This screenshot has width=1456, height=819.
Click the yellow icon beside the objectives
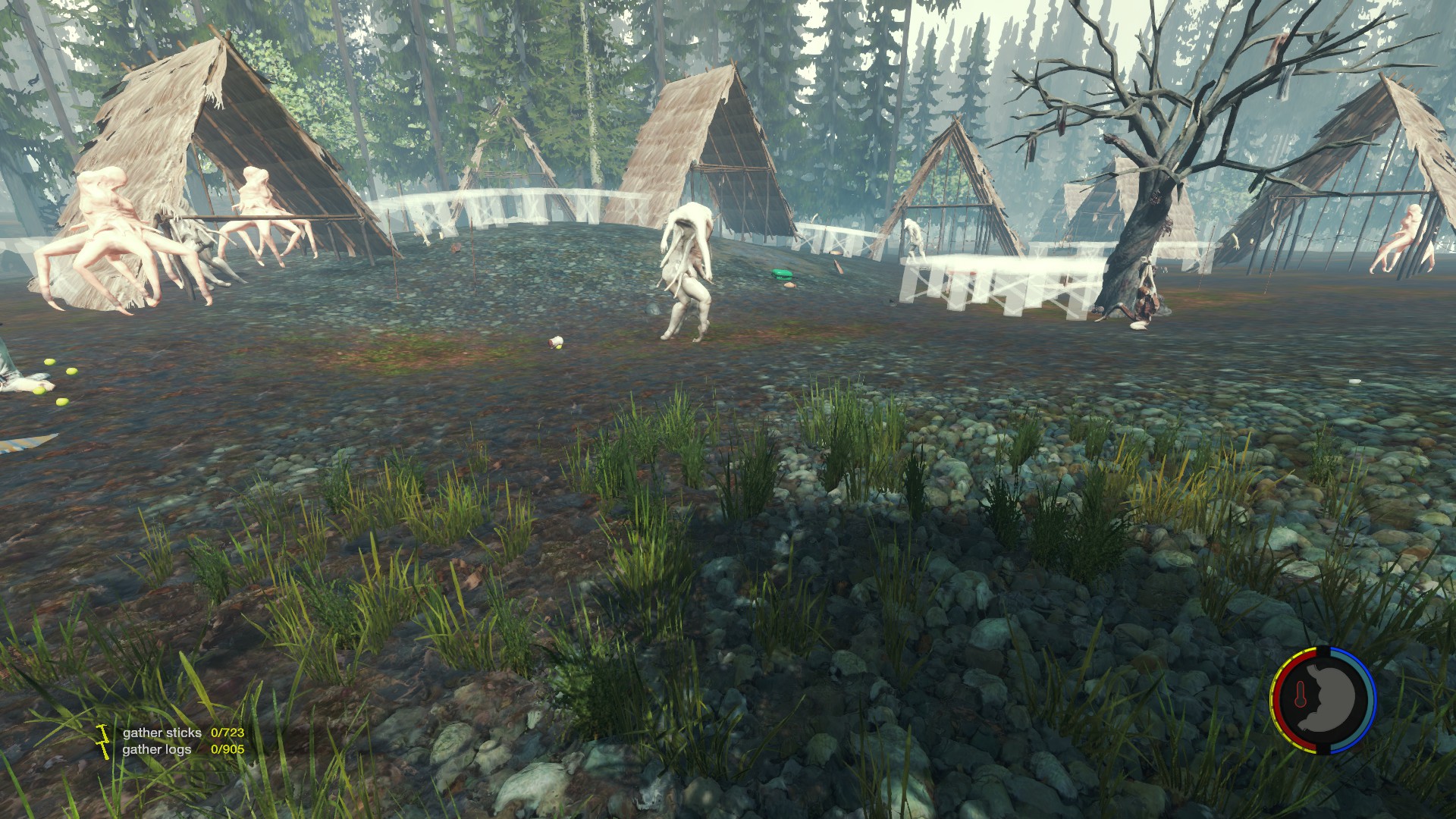(103, 741)
